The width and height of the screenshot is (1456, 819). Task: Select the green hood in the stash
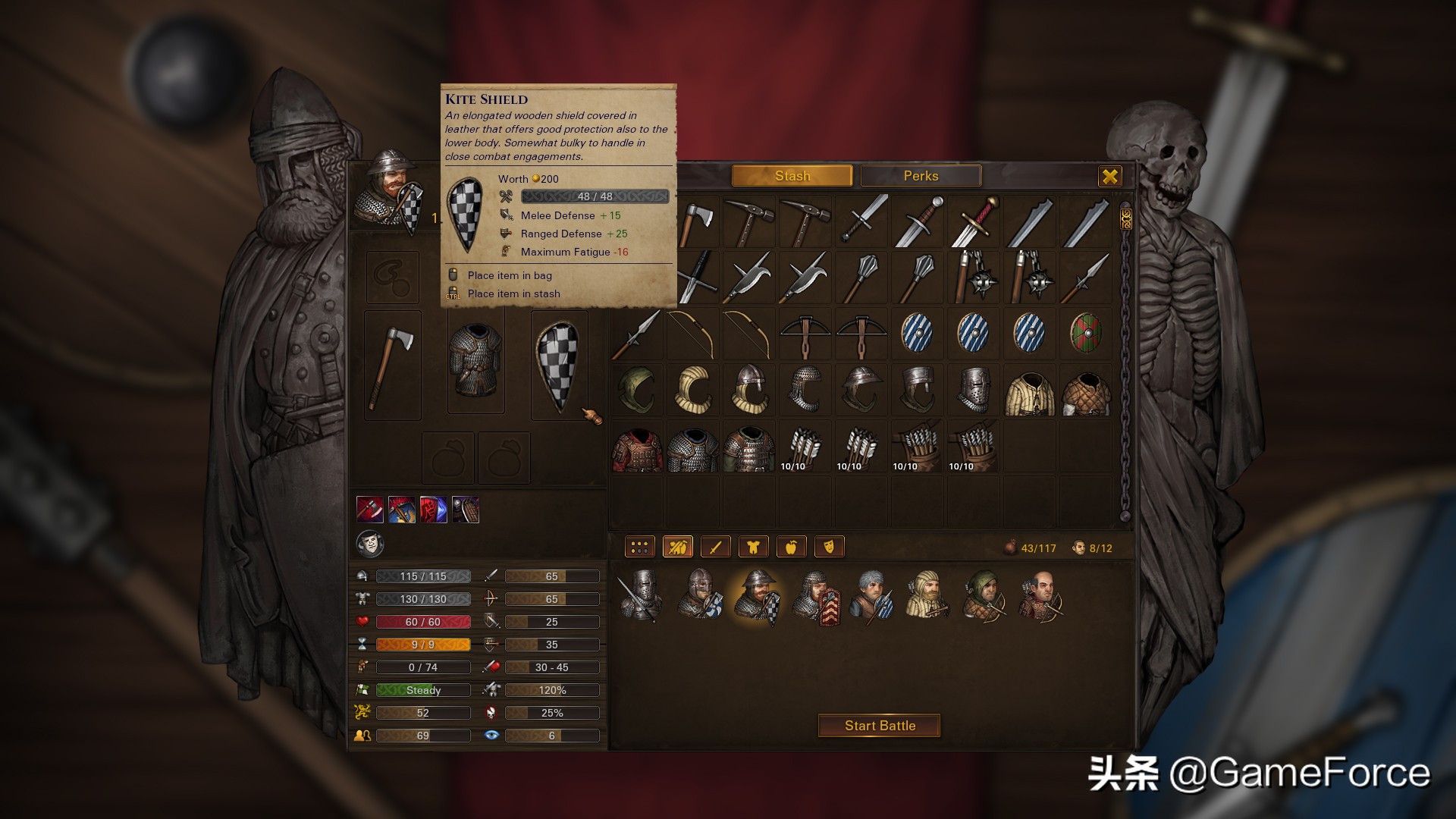click(x=637, y=390)
